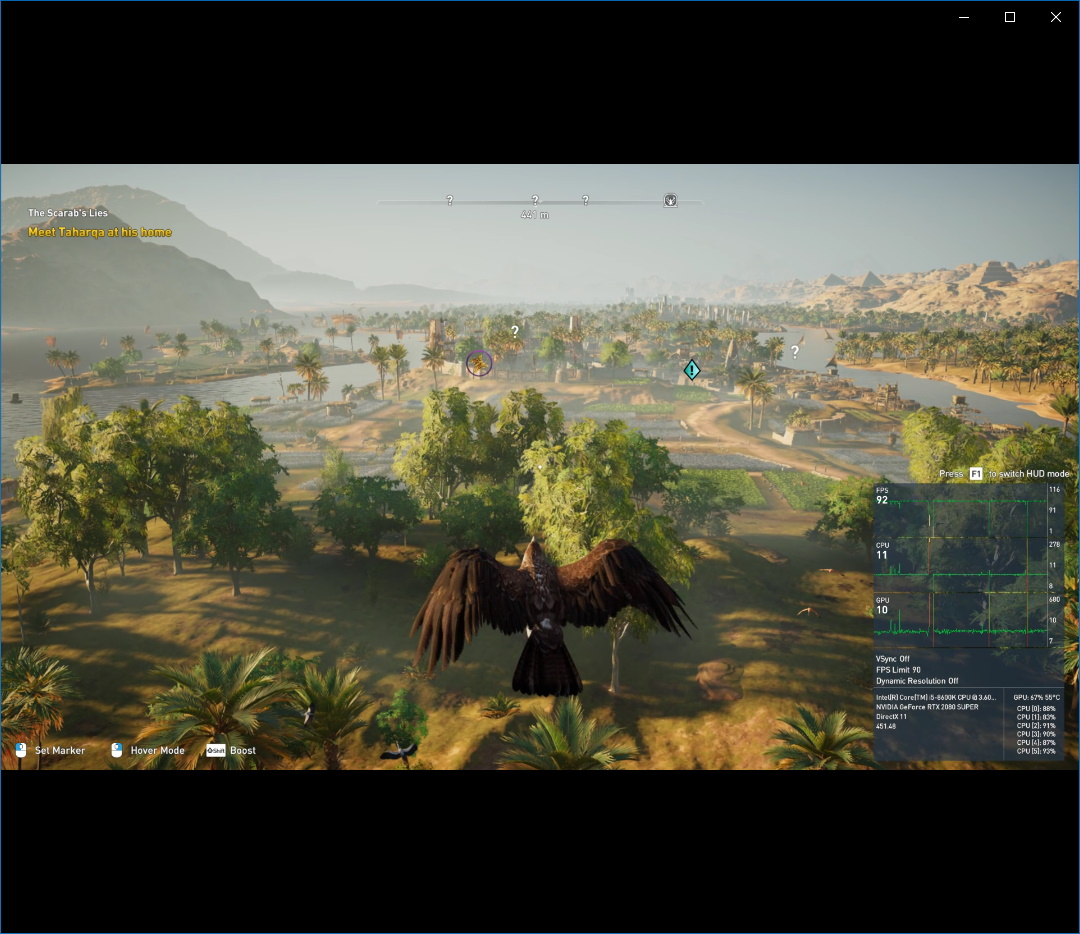Close the game window
Image resolution: width=1080 pixels, height=934 pixels.
point(1055,17)
